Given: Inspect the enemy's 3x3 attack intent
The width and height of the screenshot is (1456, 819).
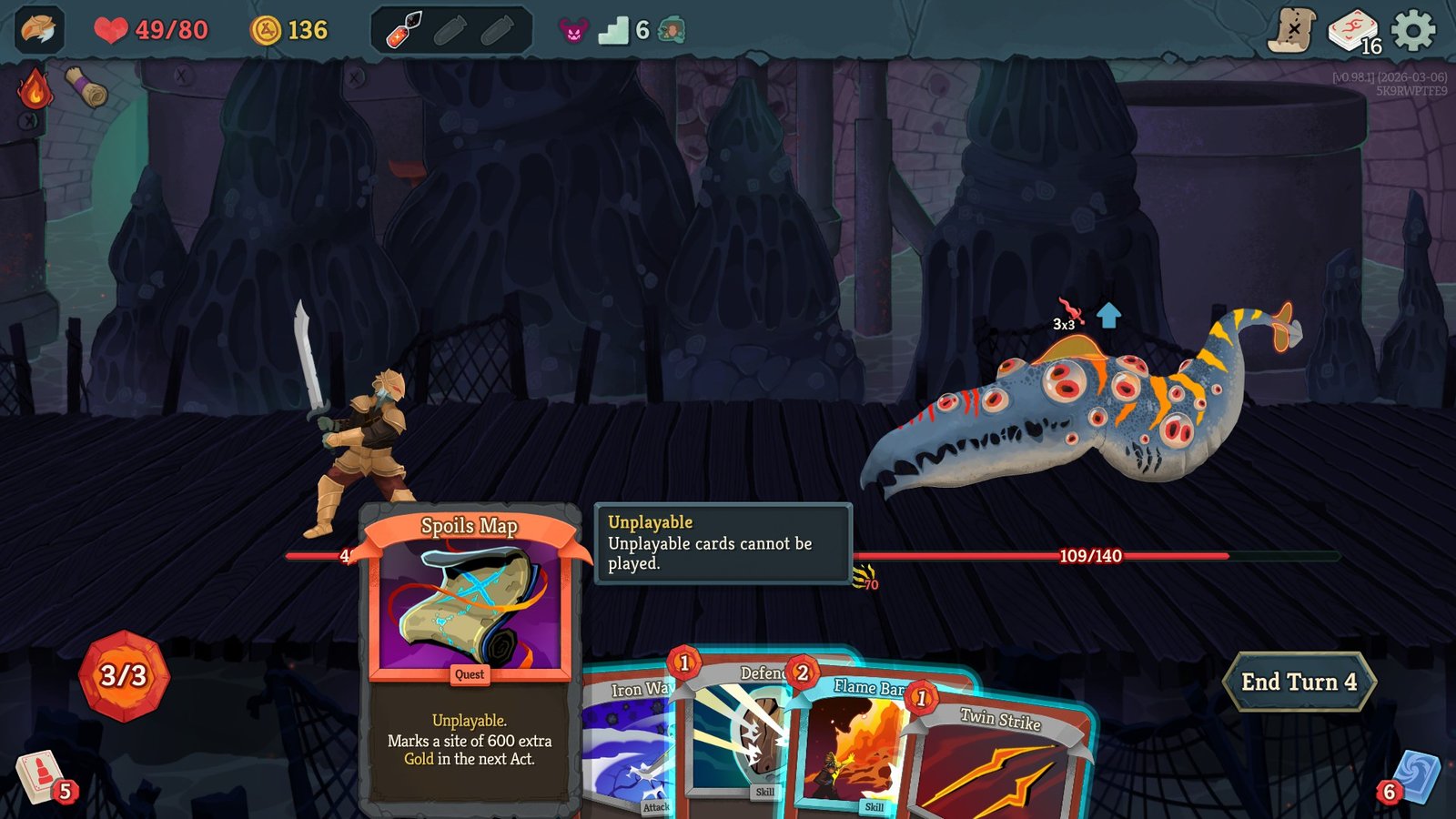Looking at the screenshot, I should click(1068, 315).
